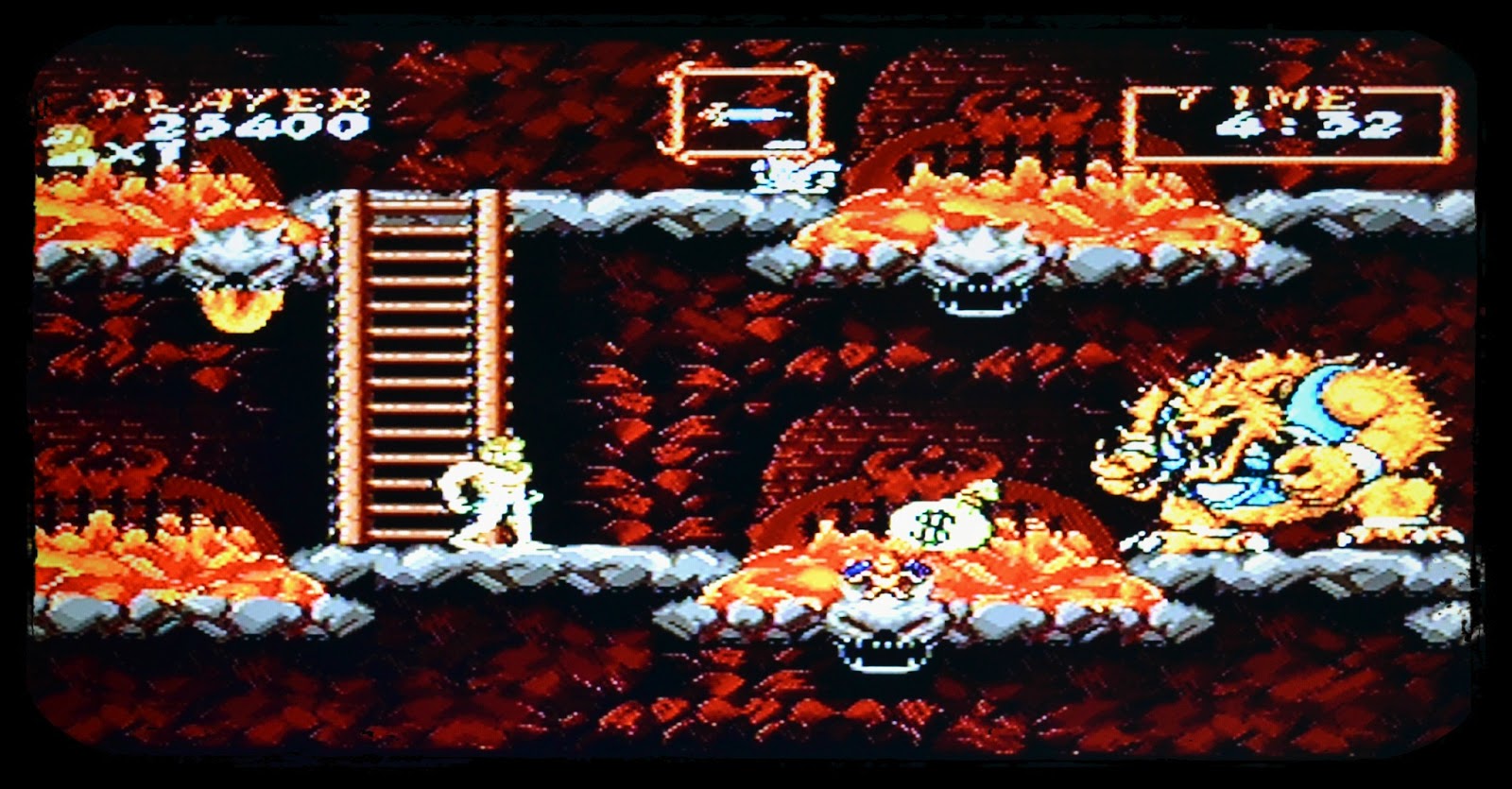
Task: Select the dagger sub-weapon icon
Action: pyautogui.click(x=747, y=113)
